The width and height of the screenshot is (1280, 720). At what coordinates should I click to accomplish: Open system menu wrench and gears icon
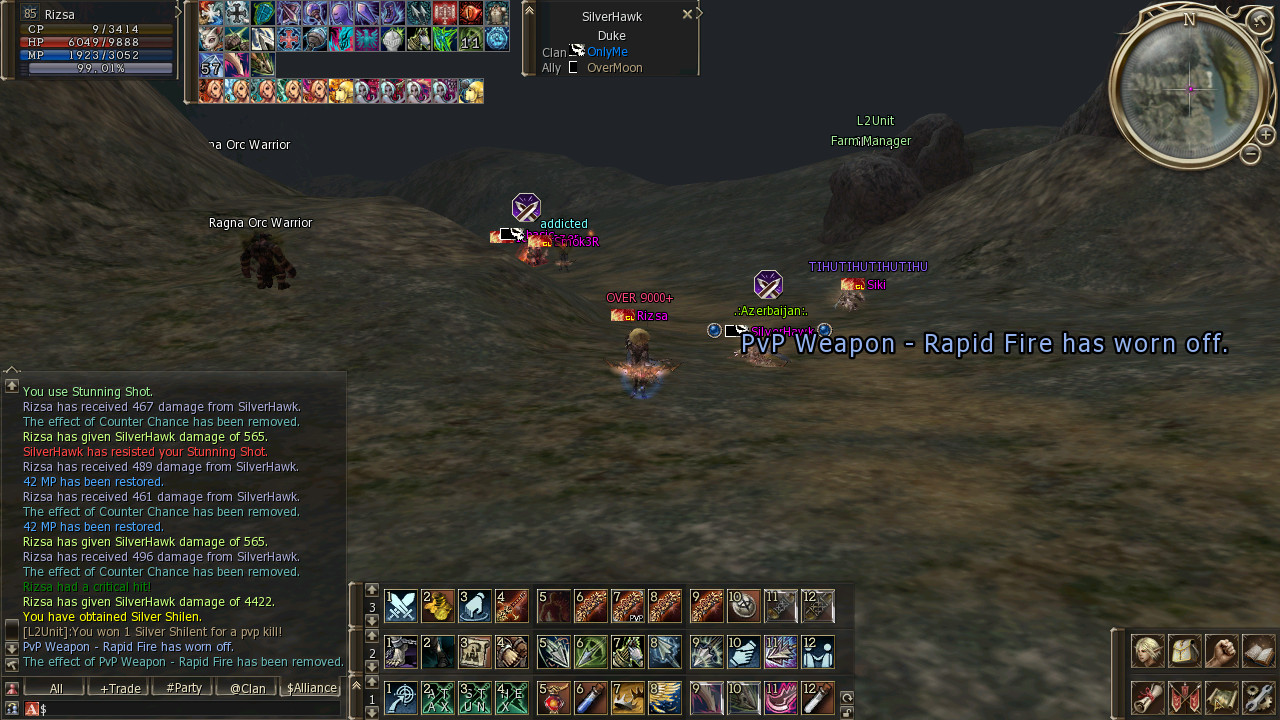click(x=1258, y=697)
